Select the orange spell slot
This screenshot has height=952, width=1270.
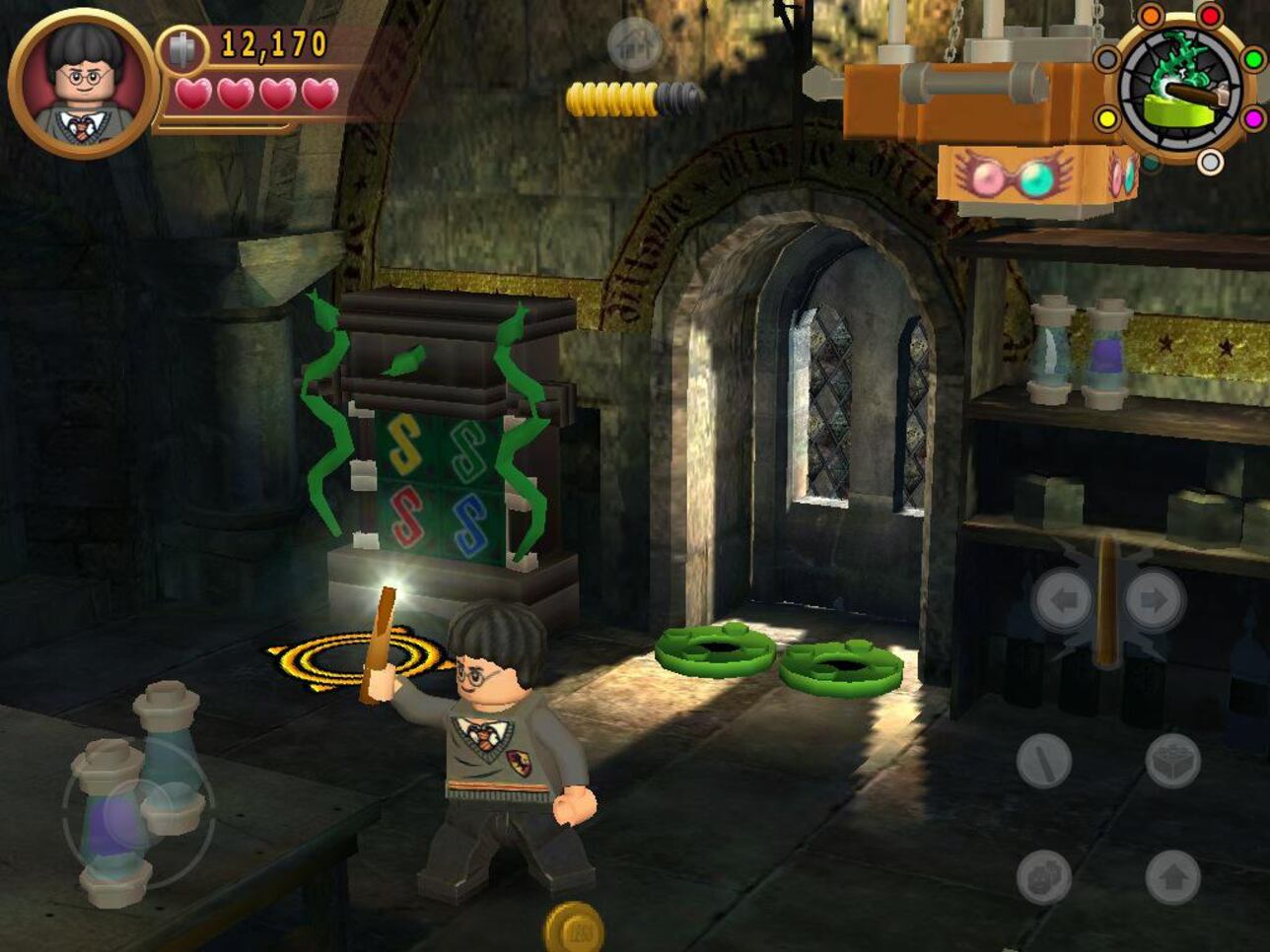(1150, 17)
